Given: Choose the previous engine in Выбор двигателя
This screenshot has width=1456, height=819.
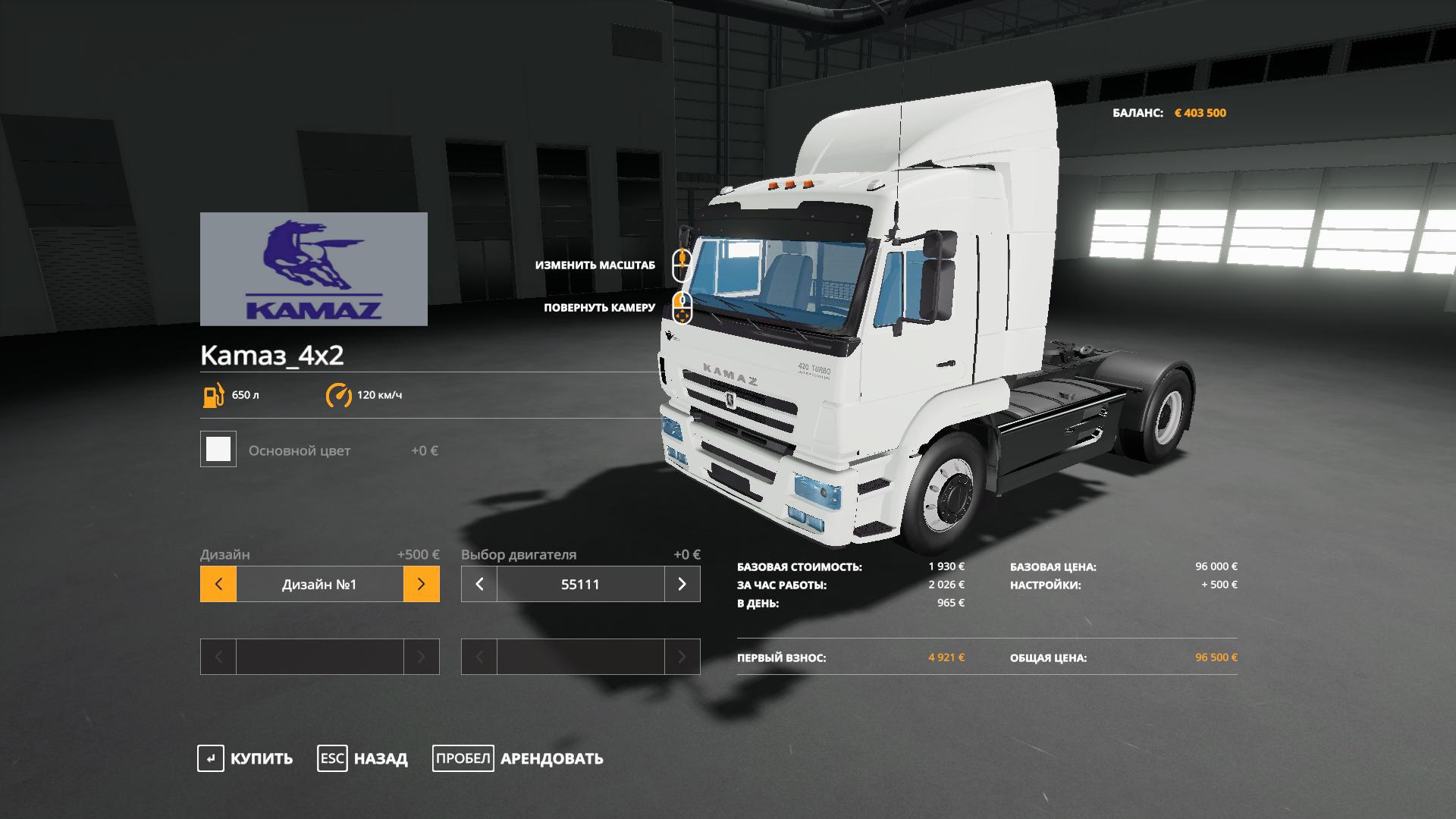Looking at the screenshot, I should pyautogui.click(x=479, y=584).
